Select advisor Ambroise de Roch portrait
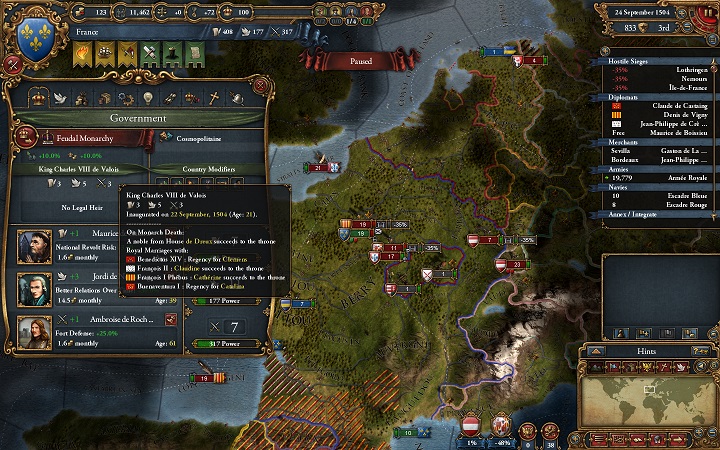The width and height of the screenshot is (720, 450). pyautogui.click(x=35, y=331)
